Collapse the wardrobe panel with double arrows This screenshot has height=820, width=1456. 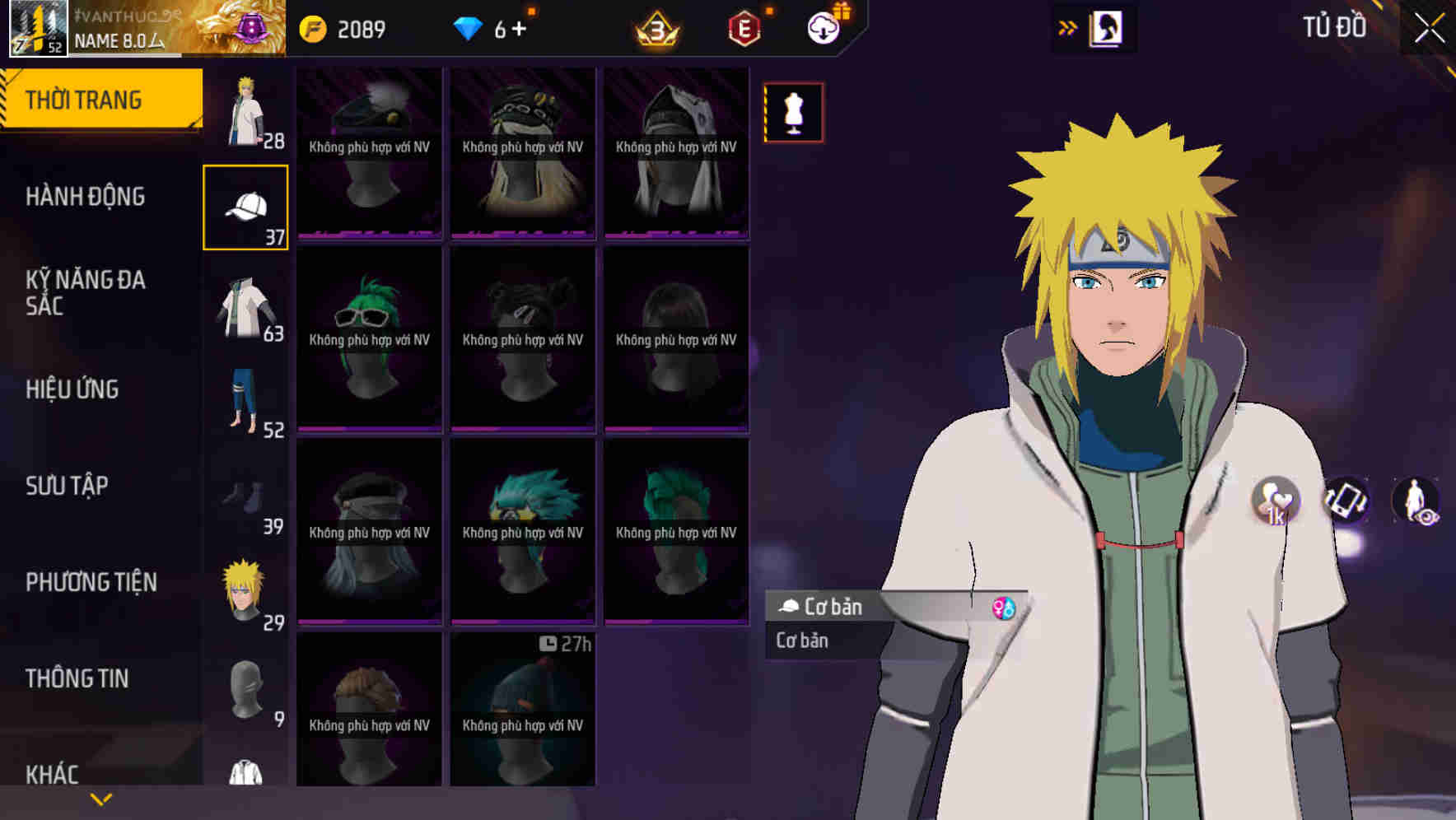click(x=1066, y=26)
